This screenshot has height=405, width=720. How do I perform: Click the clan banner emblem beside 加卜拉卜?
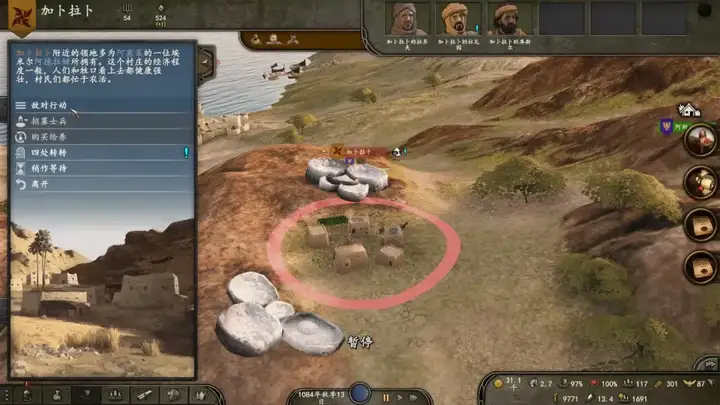(21, 19)
